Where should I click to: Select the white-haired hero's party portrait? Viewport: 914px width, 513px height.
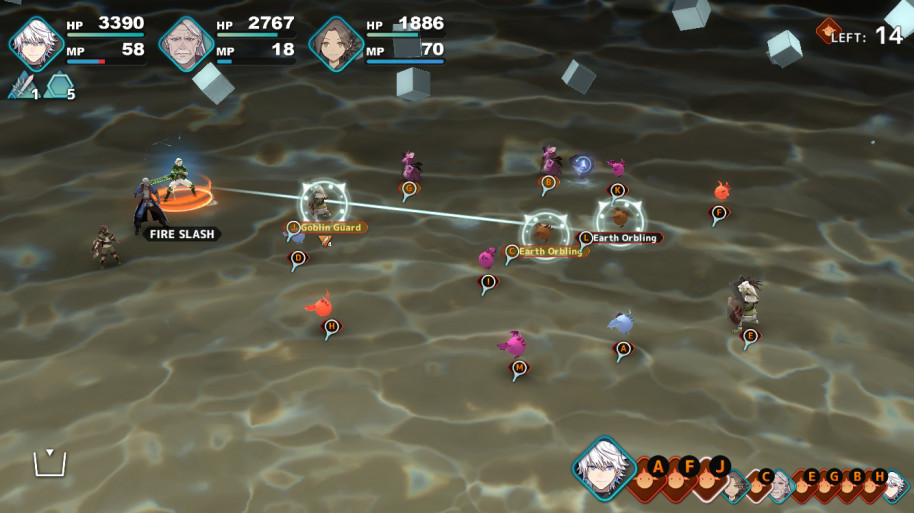36,43
